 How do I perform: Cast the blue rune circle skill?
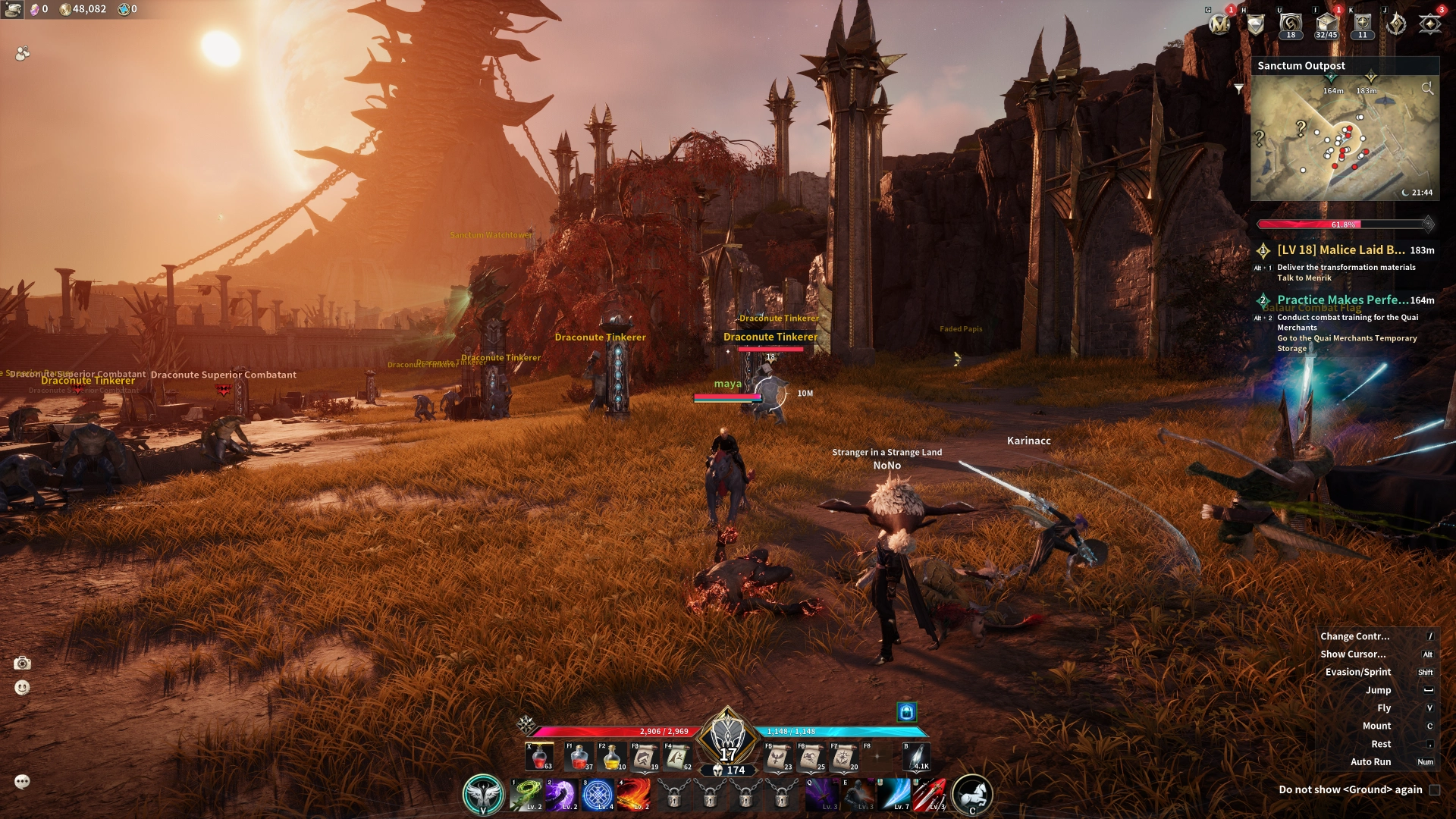[598, 795]
